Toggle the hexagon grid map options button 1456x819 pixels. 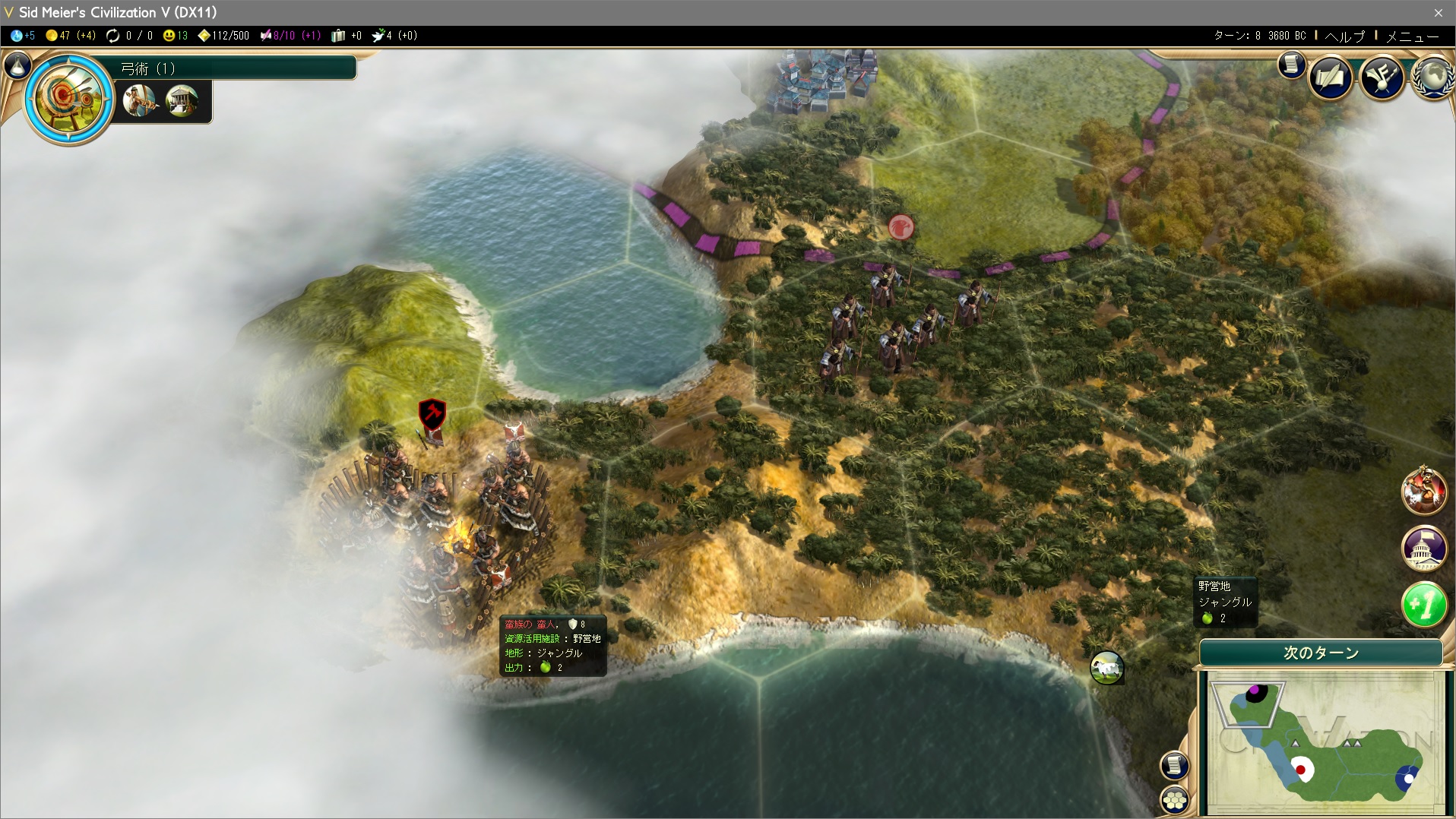[1174, 799]
